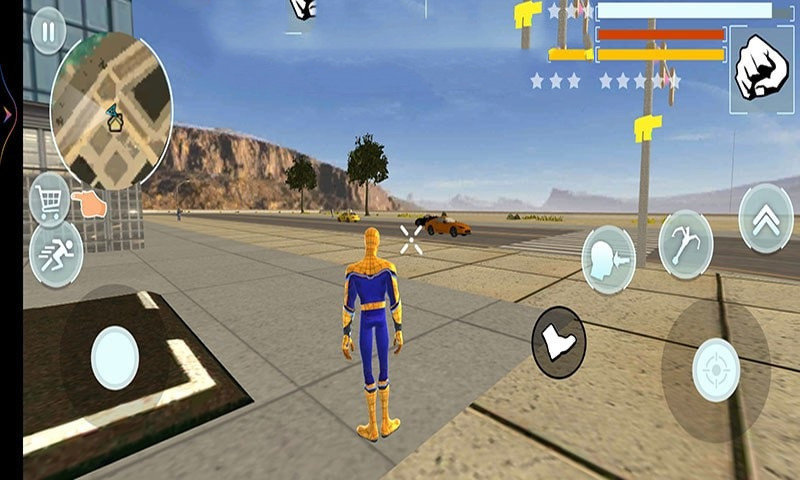
Task: Tap the crosshair aim button
Action: click(716, 370)
